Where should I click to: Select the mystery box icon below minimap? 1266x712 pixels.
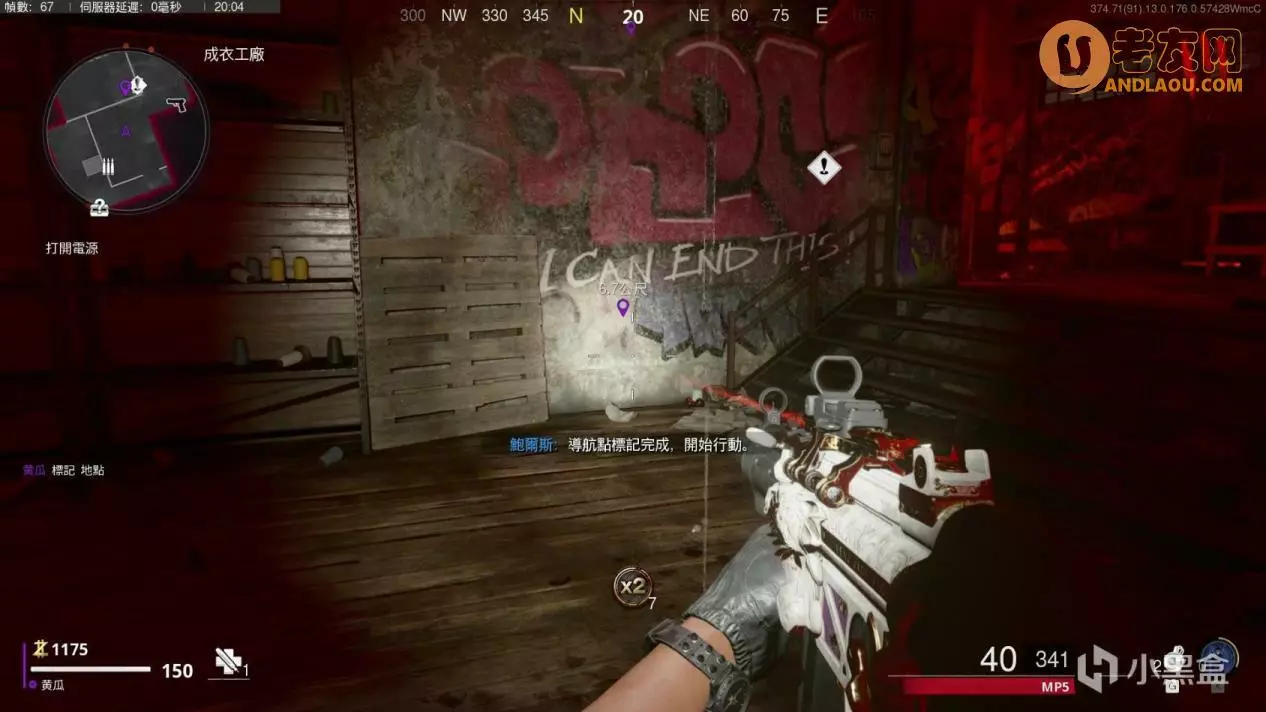tap(99, 208)
